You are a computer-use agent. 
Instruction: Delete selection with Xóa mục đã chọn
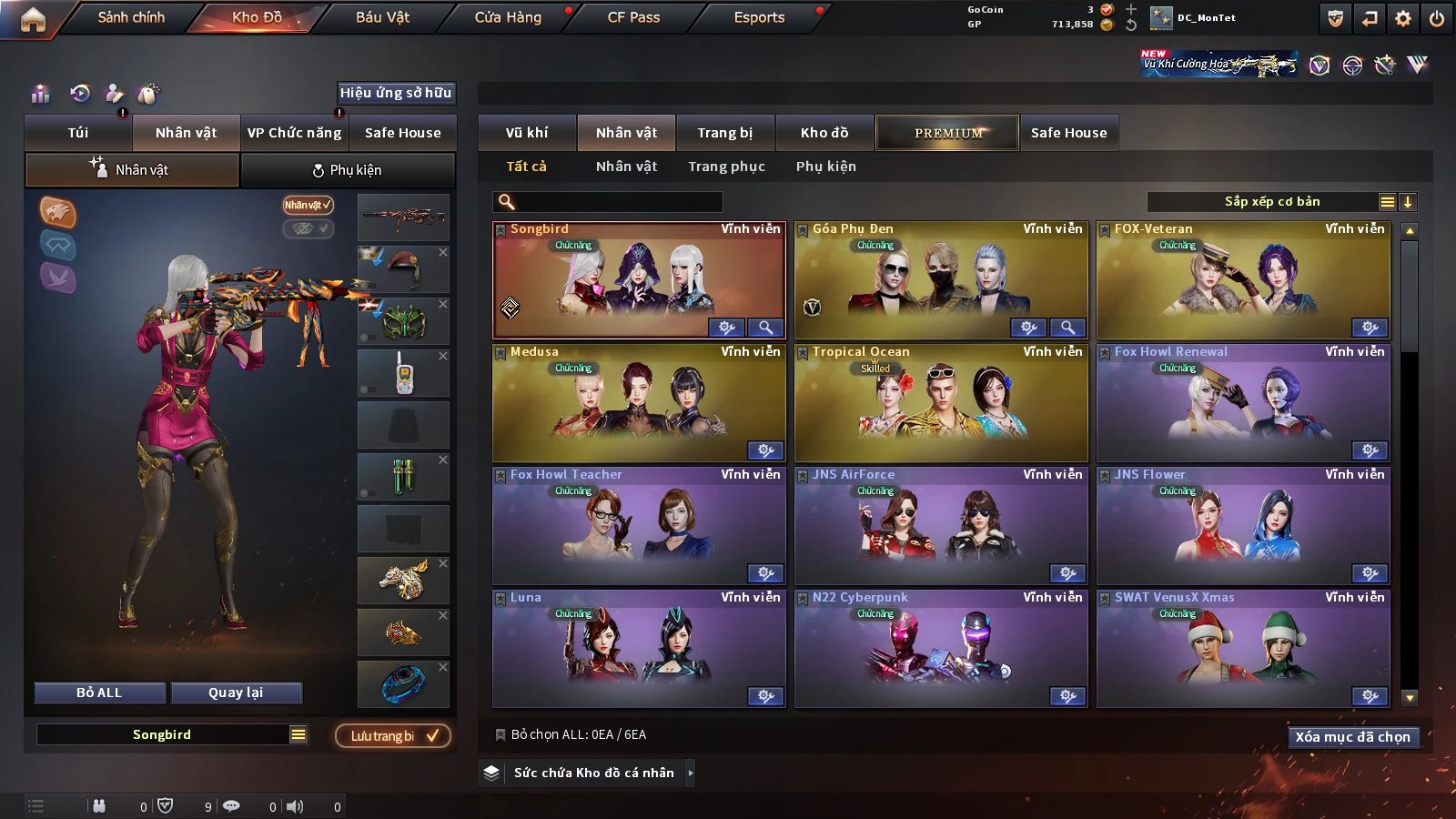1352,737
